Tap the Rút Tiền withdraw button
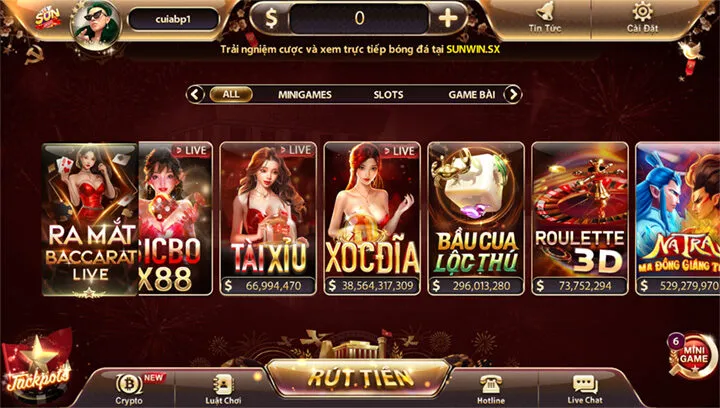The height and width of the screenshot is (408, 720). 356,377
